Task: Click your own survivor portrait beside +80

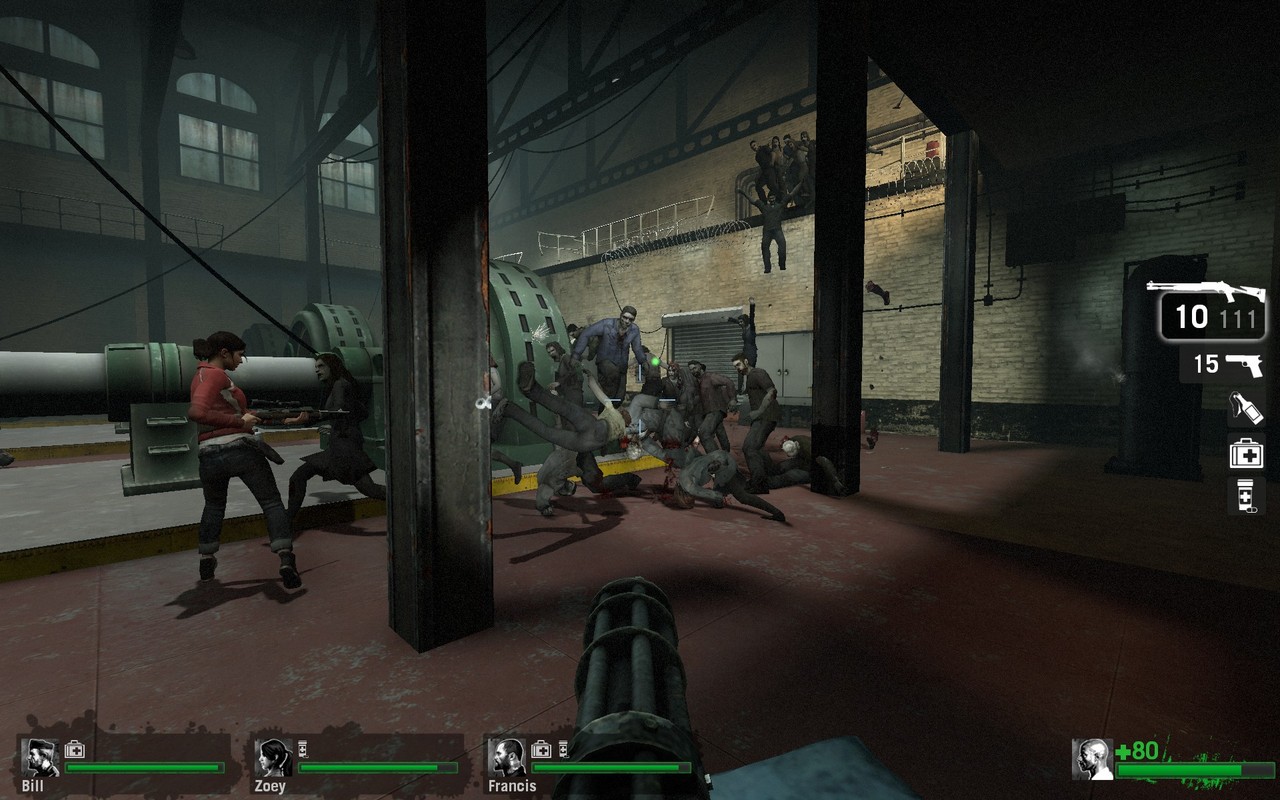Action: (x=1092, y=759)
